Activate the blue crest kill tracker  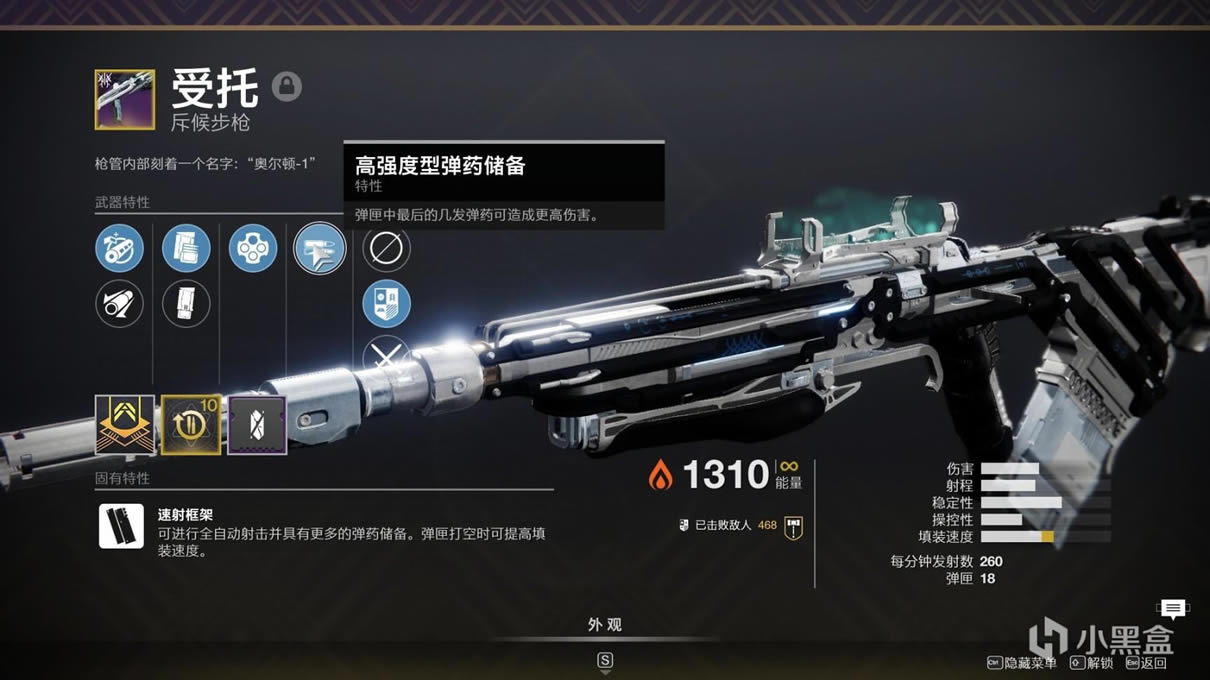[386, 304]
